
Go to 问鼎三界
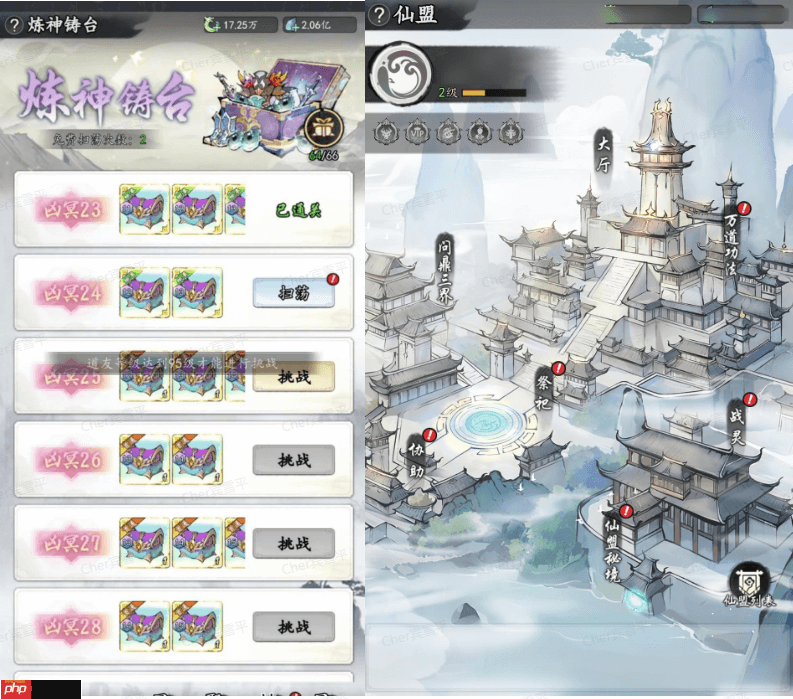coord(443,271)
